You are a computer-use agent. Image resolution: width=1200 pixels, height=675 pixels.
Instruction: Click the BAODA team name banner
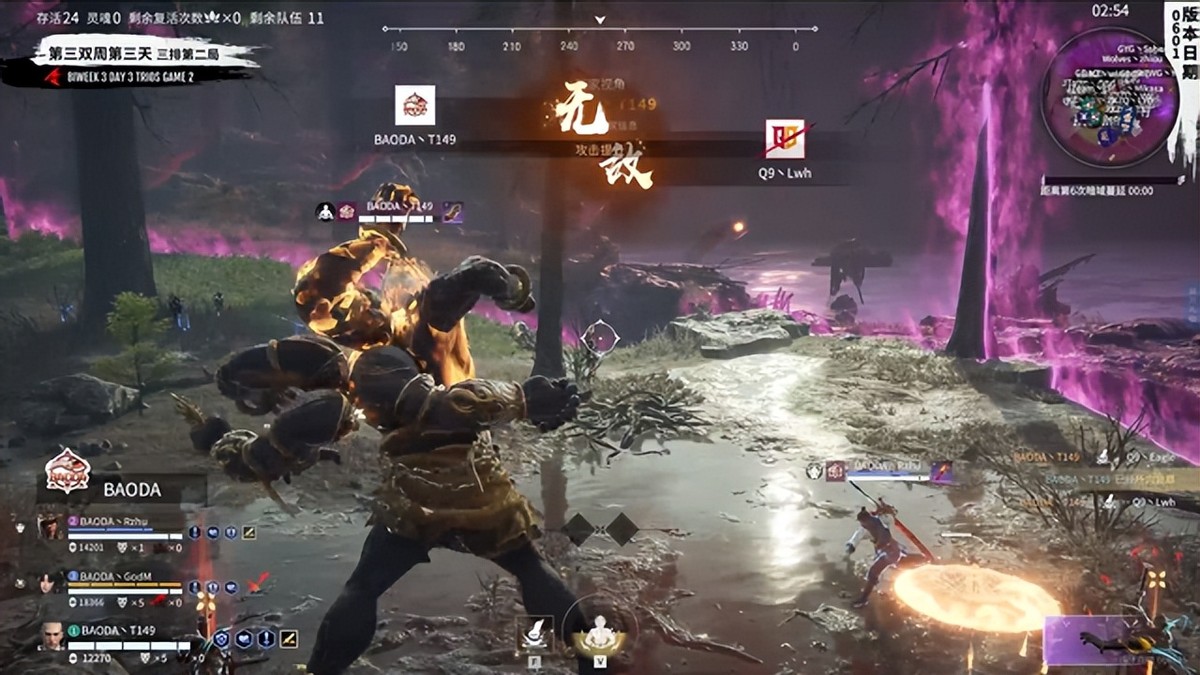(x=130, y=491)
